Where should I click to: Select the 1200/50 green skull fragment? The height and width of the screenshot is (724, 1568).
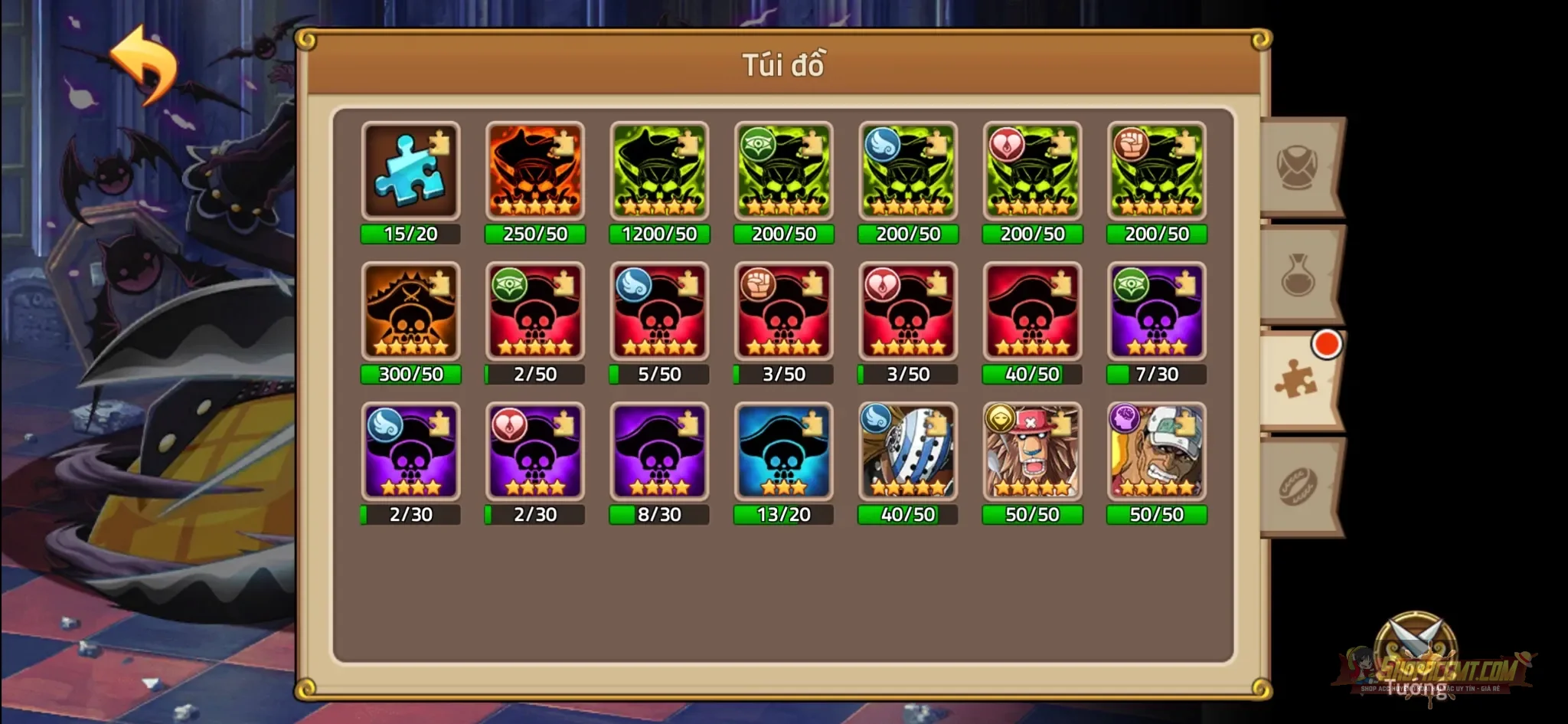tap(659, 170)
